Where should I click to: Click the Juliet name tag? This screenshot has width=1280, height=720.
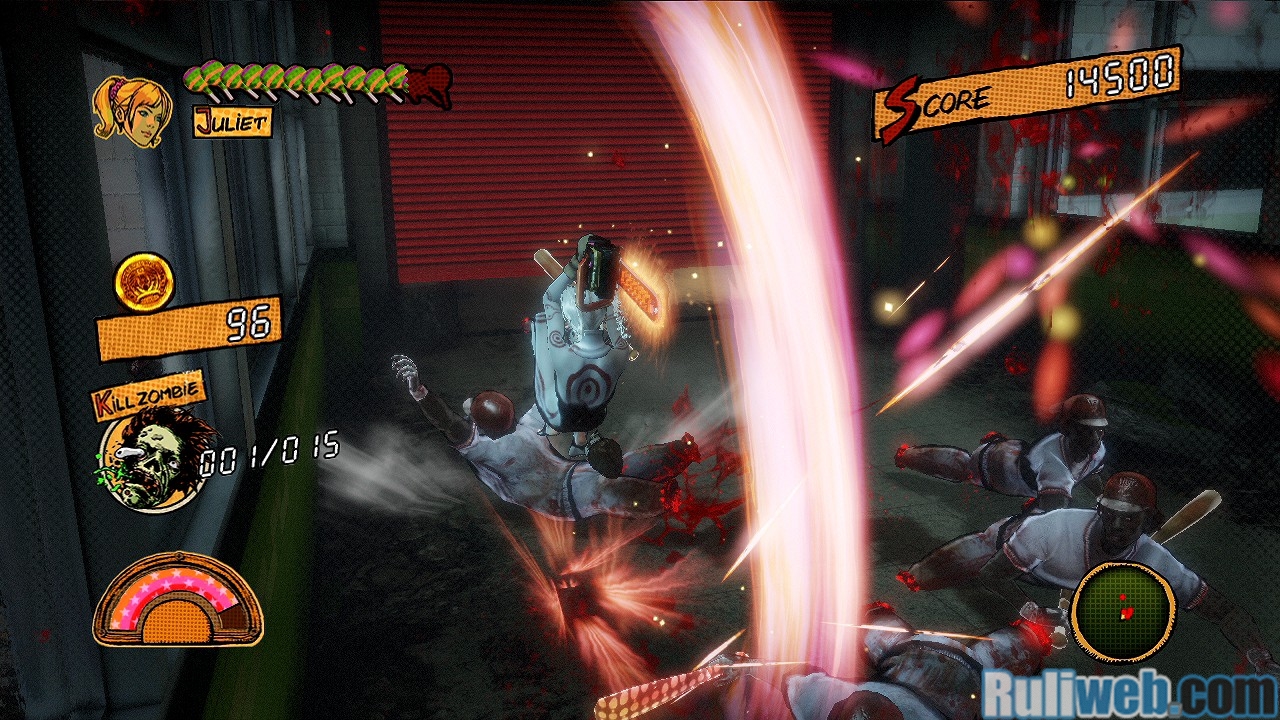point(232,123)
